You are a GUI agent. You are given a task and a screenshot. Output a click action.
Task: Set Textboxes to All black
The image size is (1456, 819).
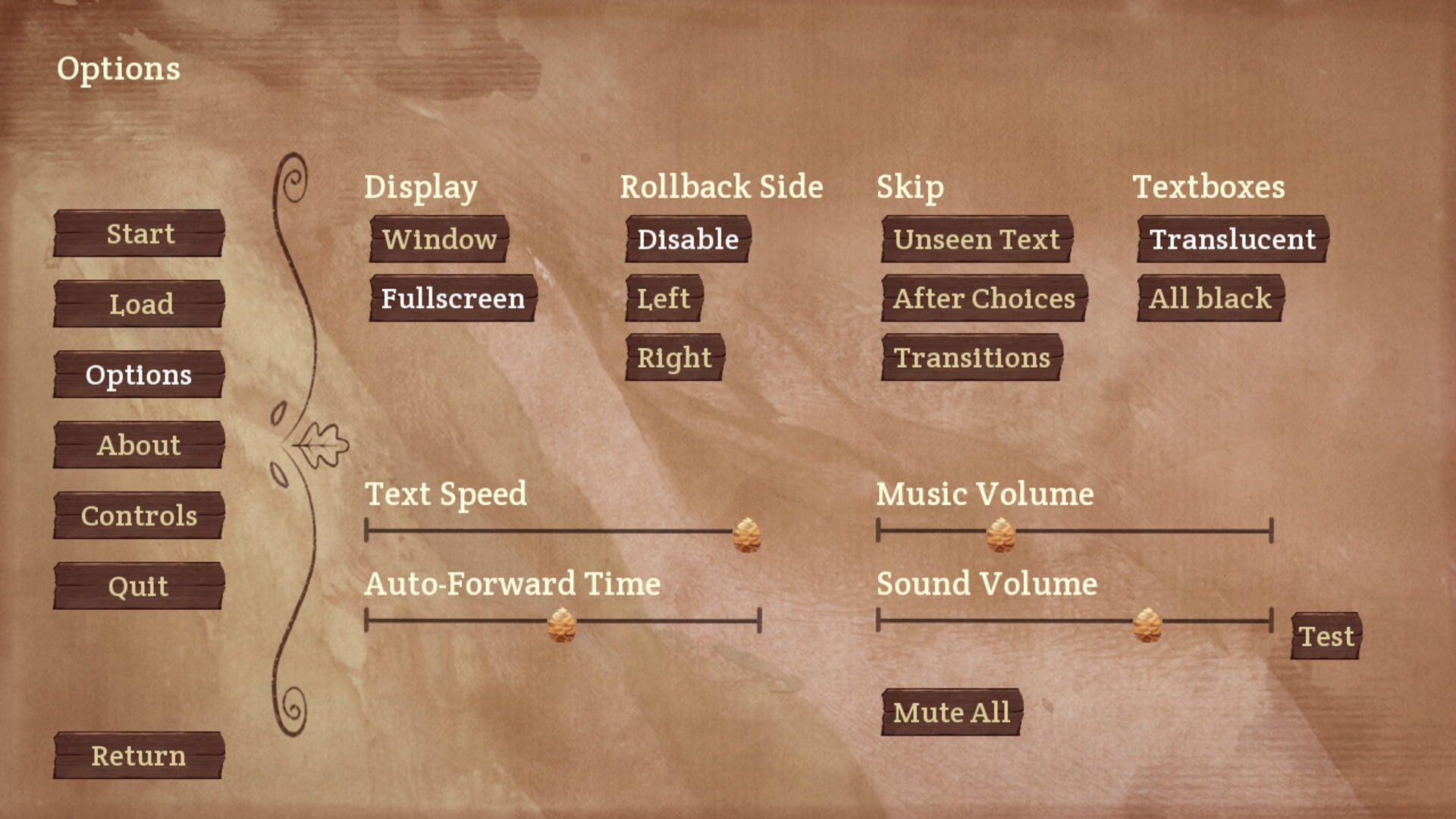coord(1209,299)
